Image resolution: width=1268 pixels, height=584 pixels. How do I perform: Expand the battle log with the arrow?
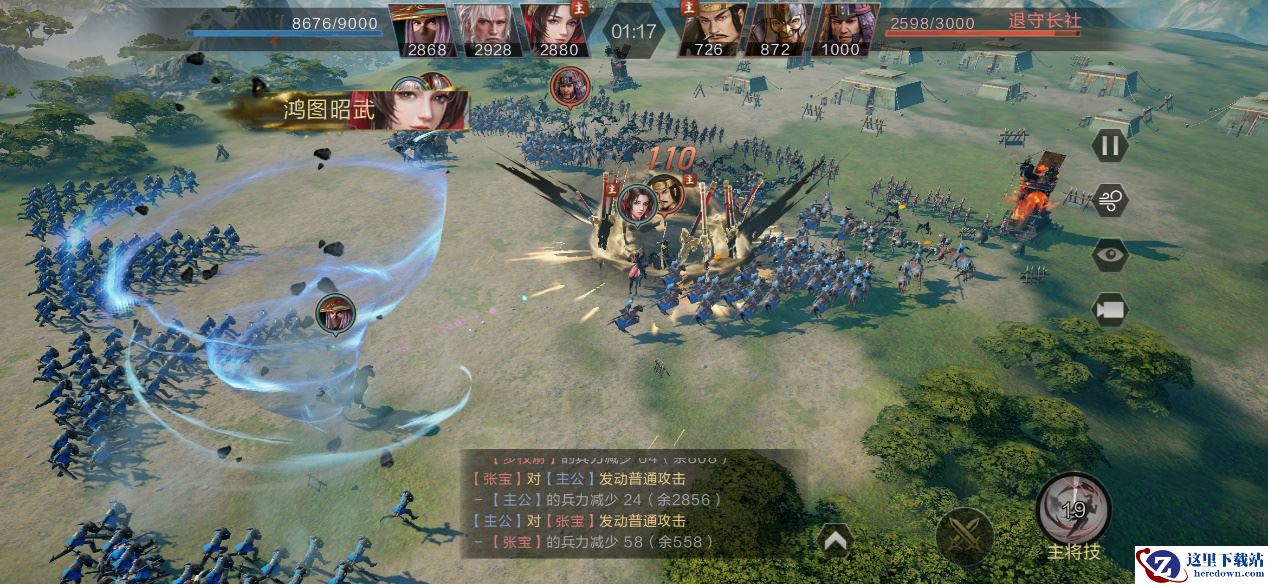[x=835, y=541]
